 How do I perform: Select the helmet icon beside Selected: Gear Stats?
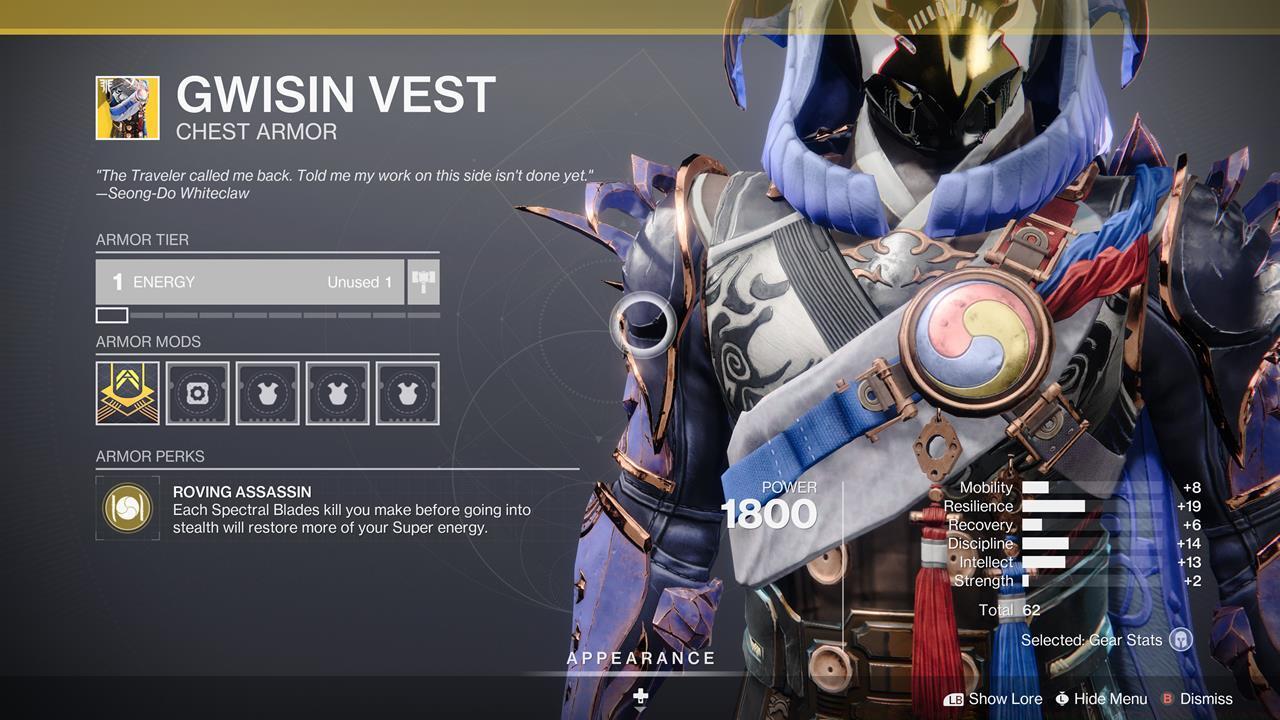pos(1183,640)
